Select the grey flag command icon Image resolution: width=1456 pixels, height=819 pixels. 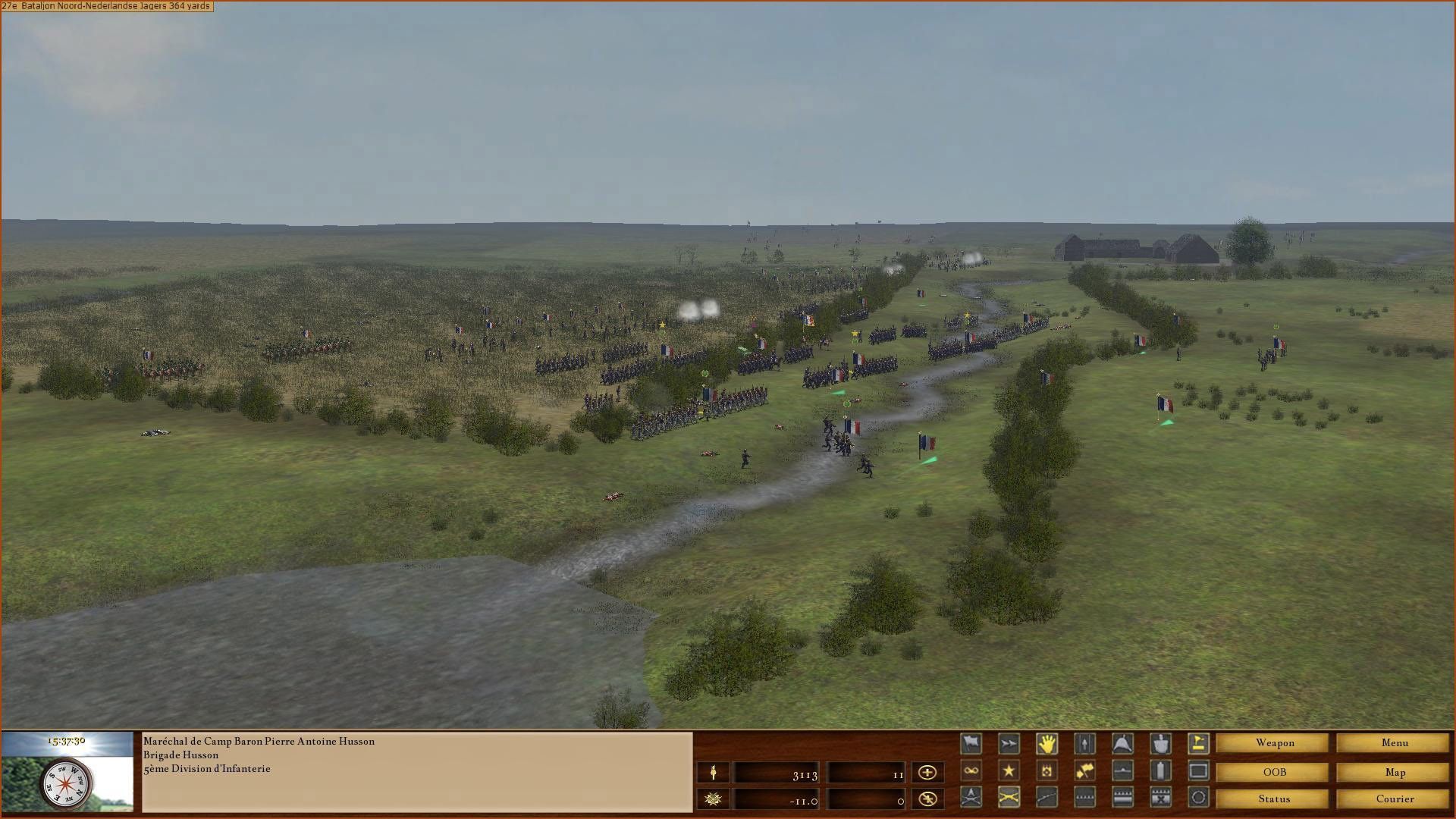(971, 744)
